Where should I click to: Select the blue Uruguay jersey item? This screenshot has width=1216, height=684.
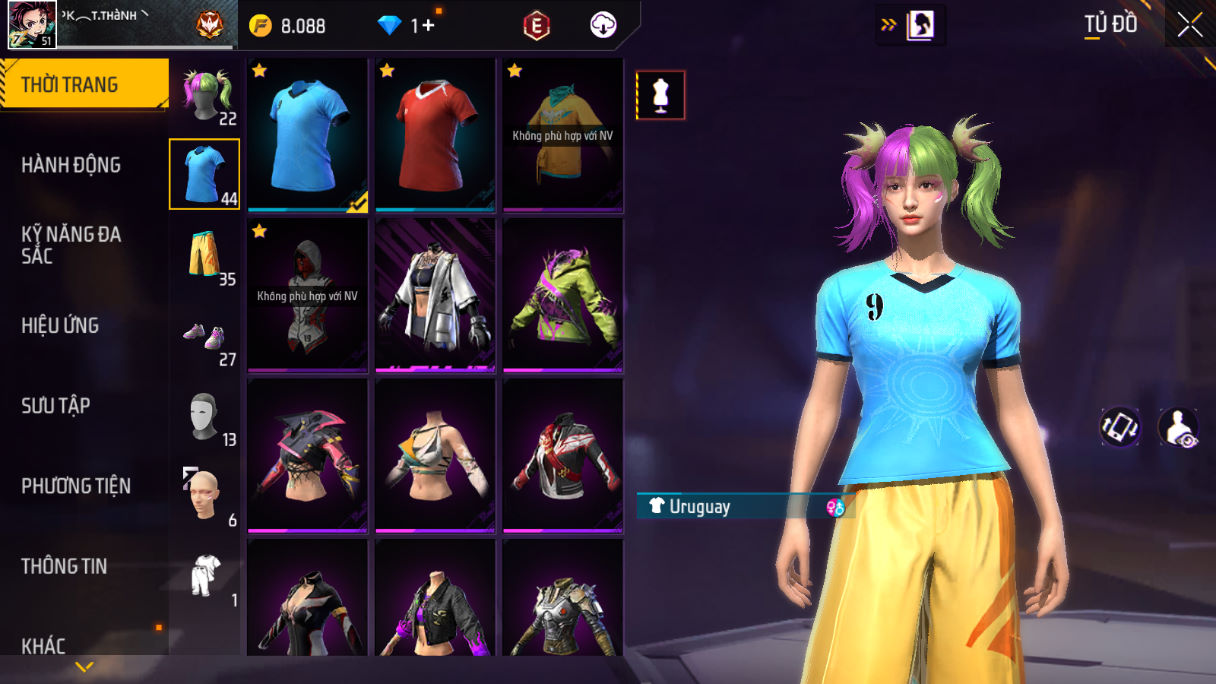tap(307, 135)
